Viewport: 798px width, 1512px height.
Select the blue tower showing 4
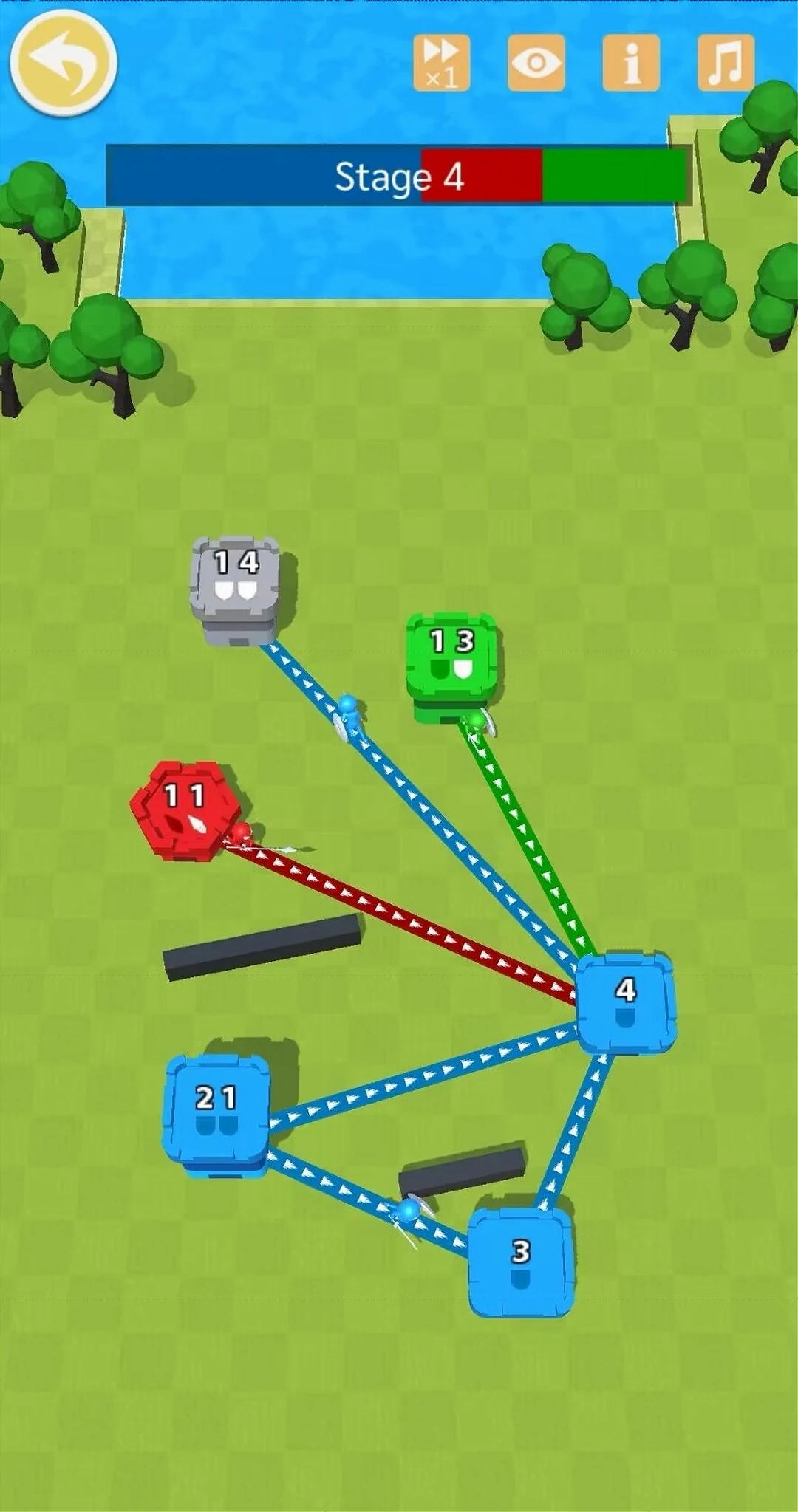(626, 1003)
